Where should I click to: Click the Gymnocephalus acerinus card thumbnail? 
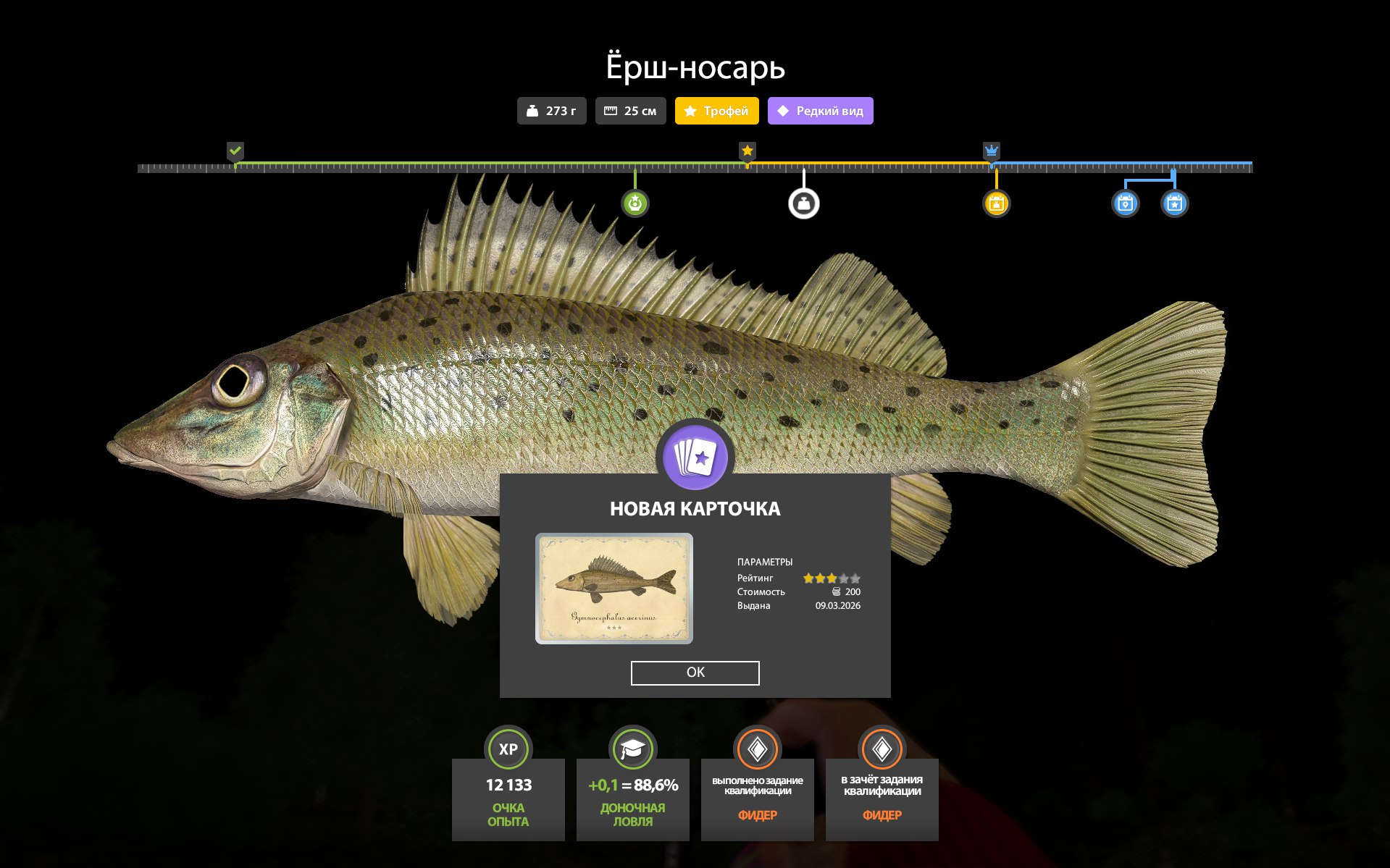pyautogui.click(x=614, y=589)
